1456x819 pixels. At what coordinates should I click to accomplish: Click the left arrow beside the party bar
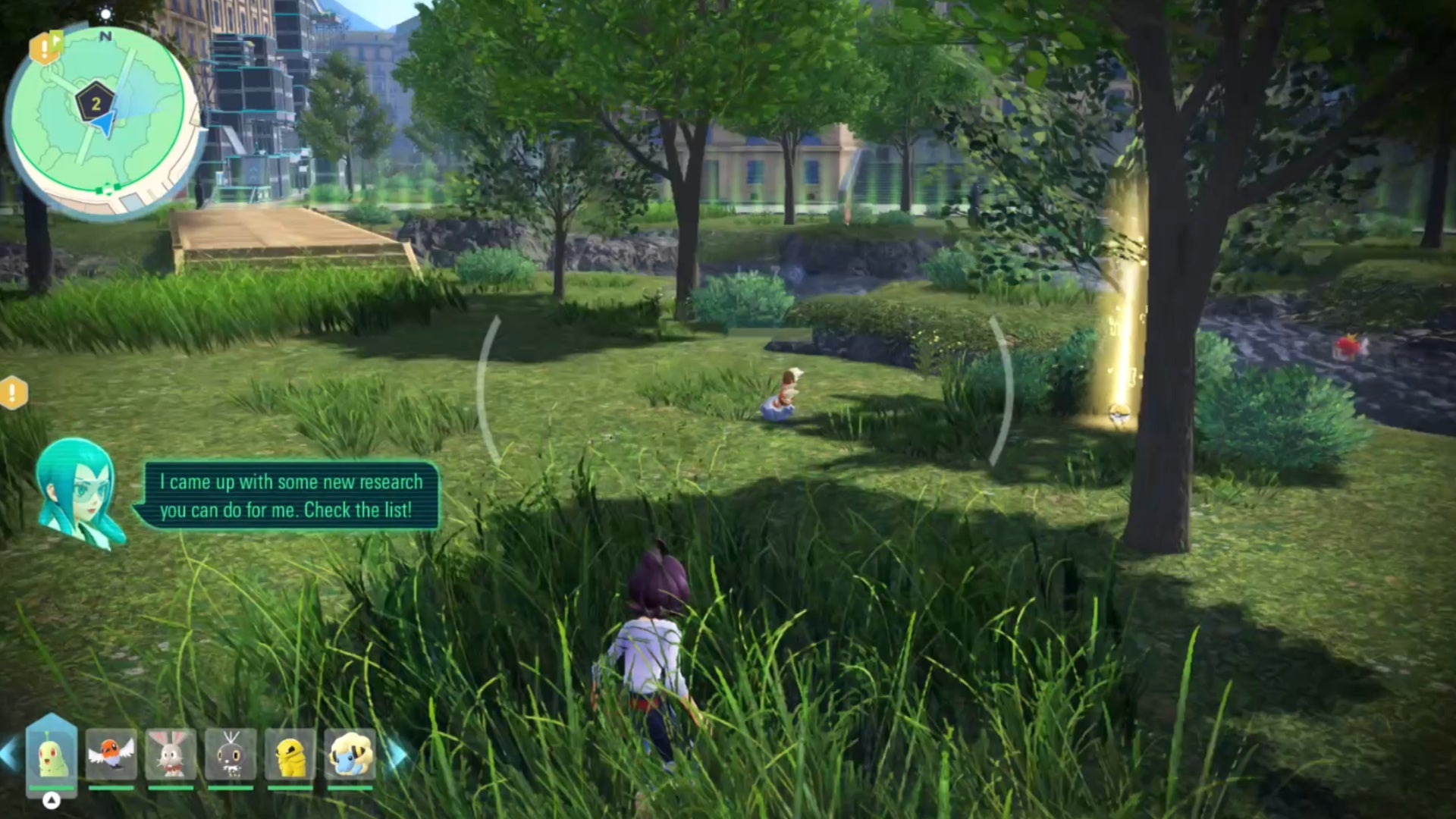tap(9, 755)
